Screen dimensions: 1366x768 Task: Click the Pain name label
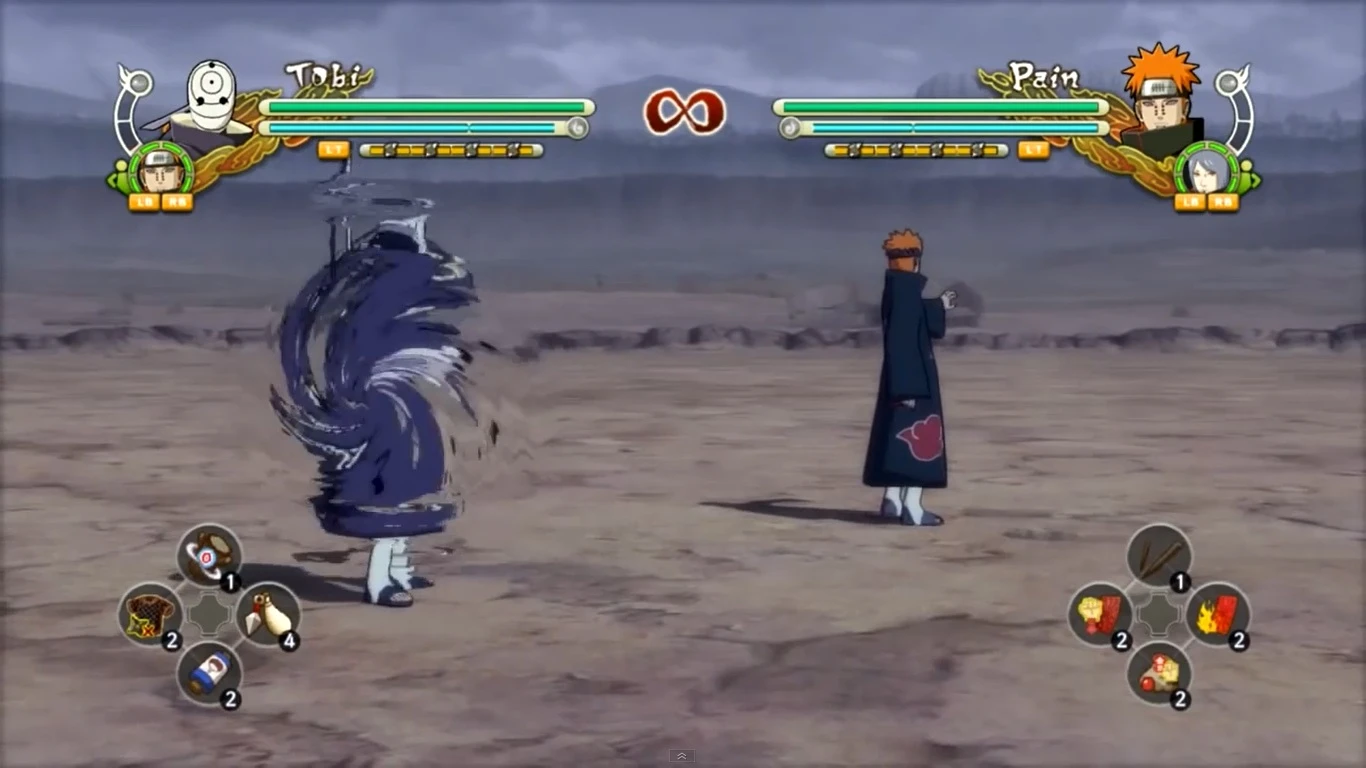tap(1043, 75)
